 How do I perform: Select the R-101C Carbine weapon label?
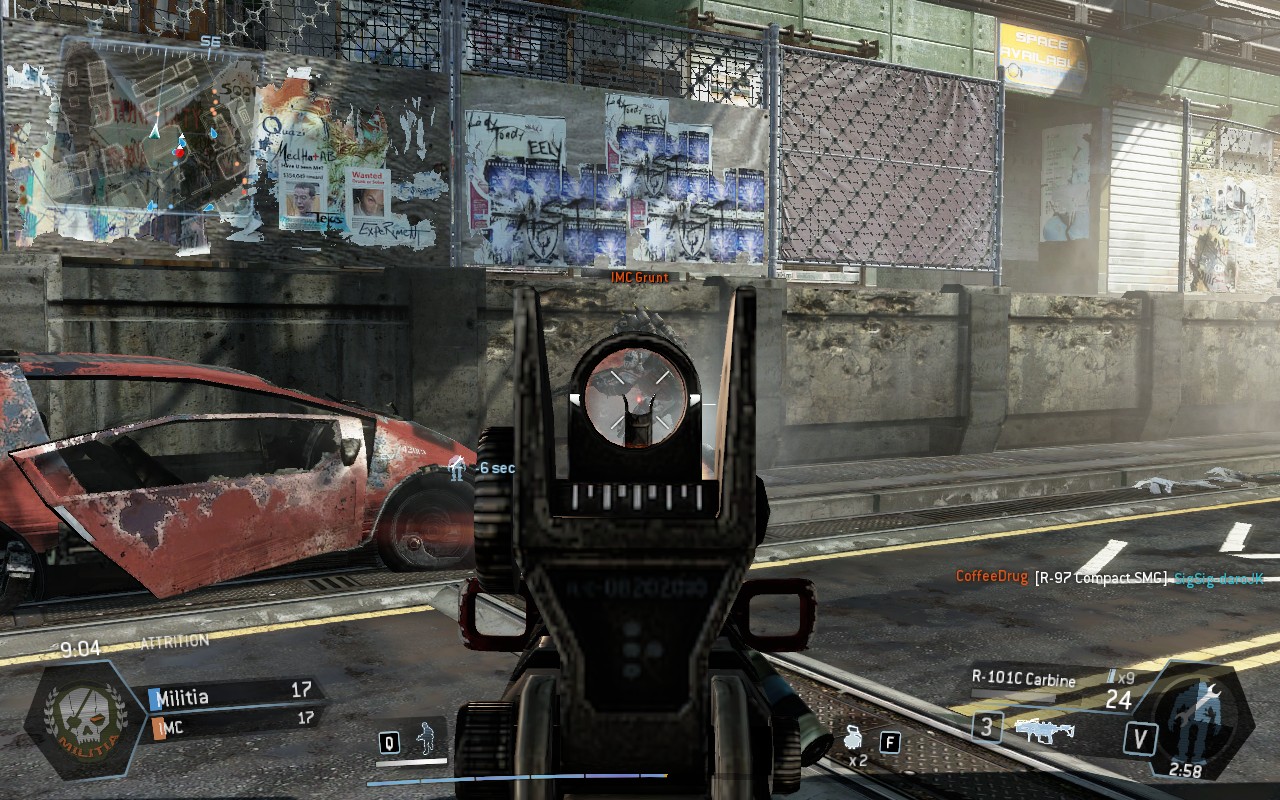coord(1023,680)
